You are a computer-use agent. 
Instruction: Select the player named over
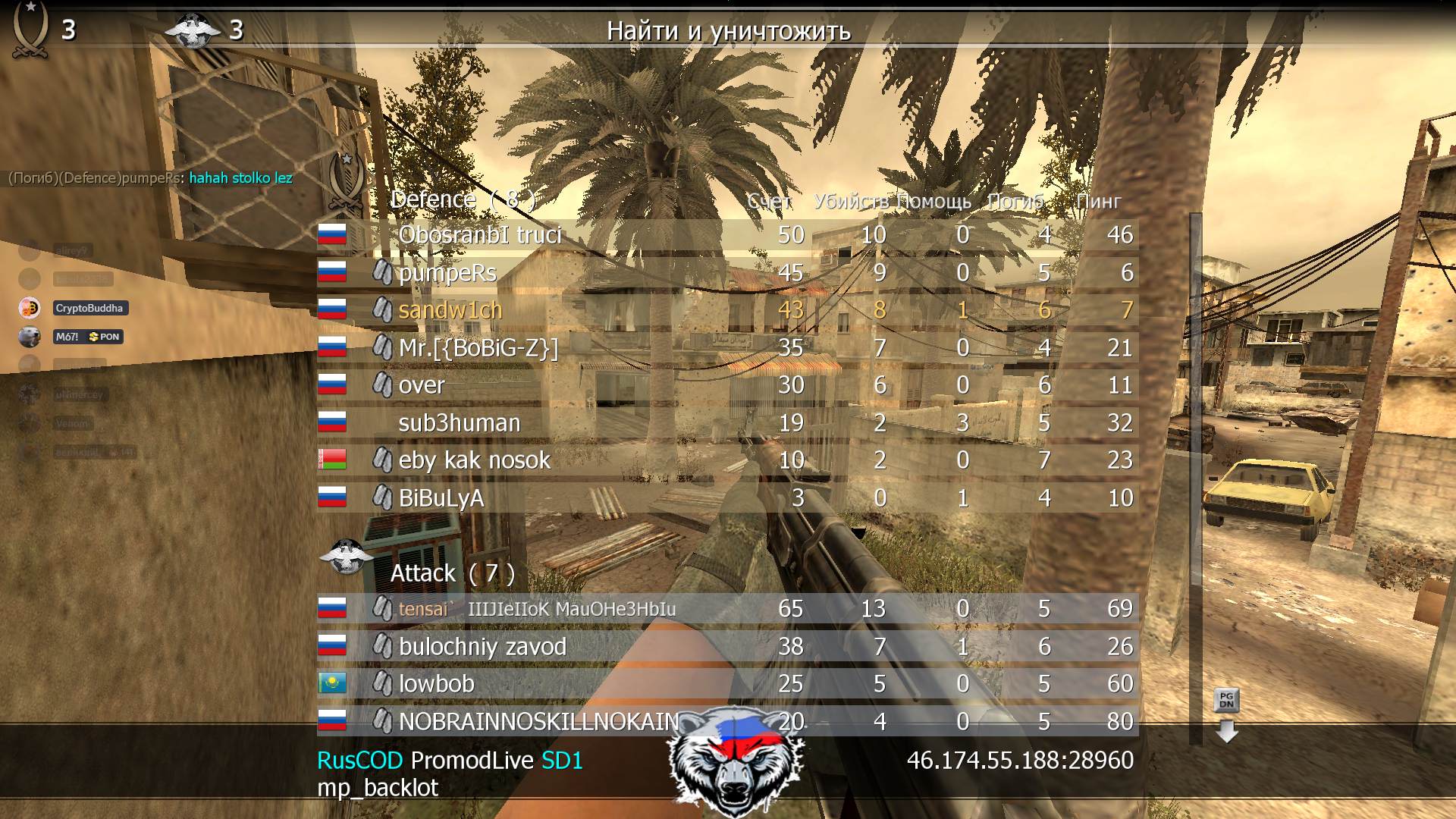pos(422,385)
